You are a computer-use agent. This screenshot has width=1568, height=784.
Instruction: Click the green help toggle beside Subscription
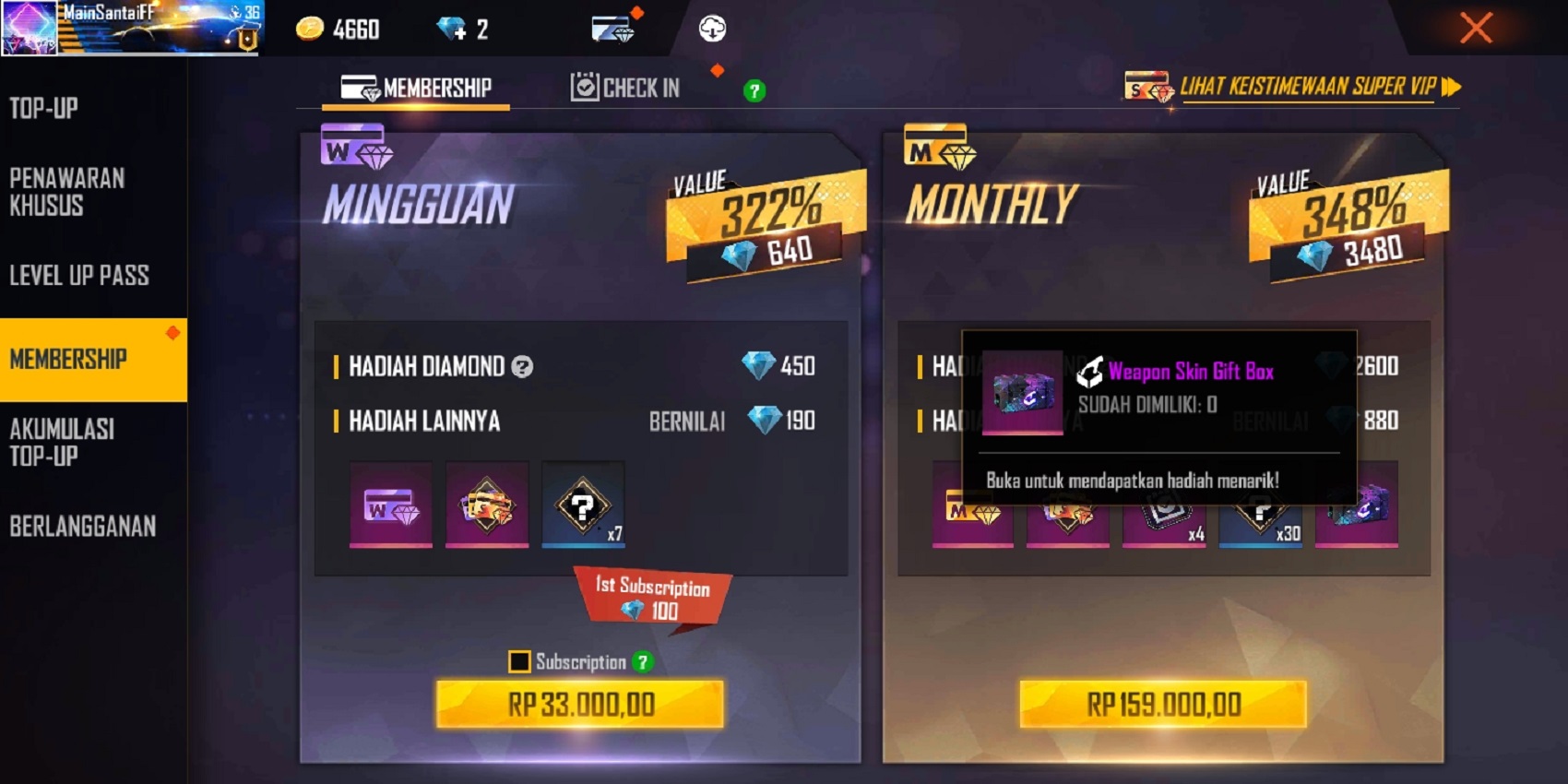click(646, 662)
